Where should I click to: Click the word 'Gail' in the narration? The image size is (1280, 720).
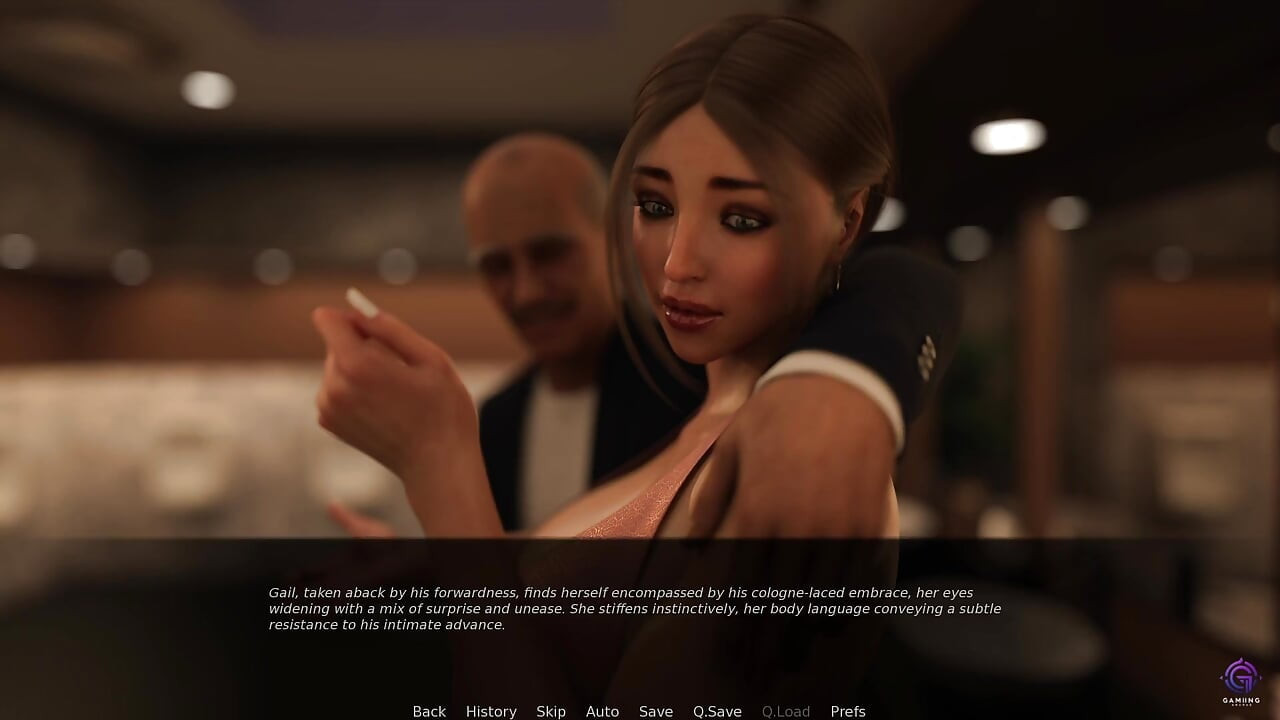click(284, 590)
